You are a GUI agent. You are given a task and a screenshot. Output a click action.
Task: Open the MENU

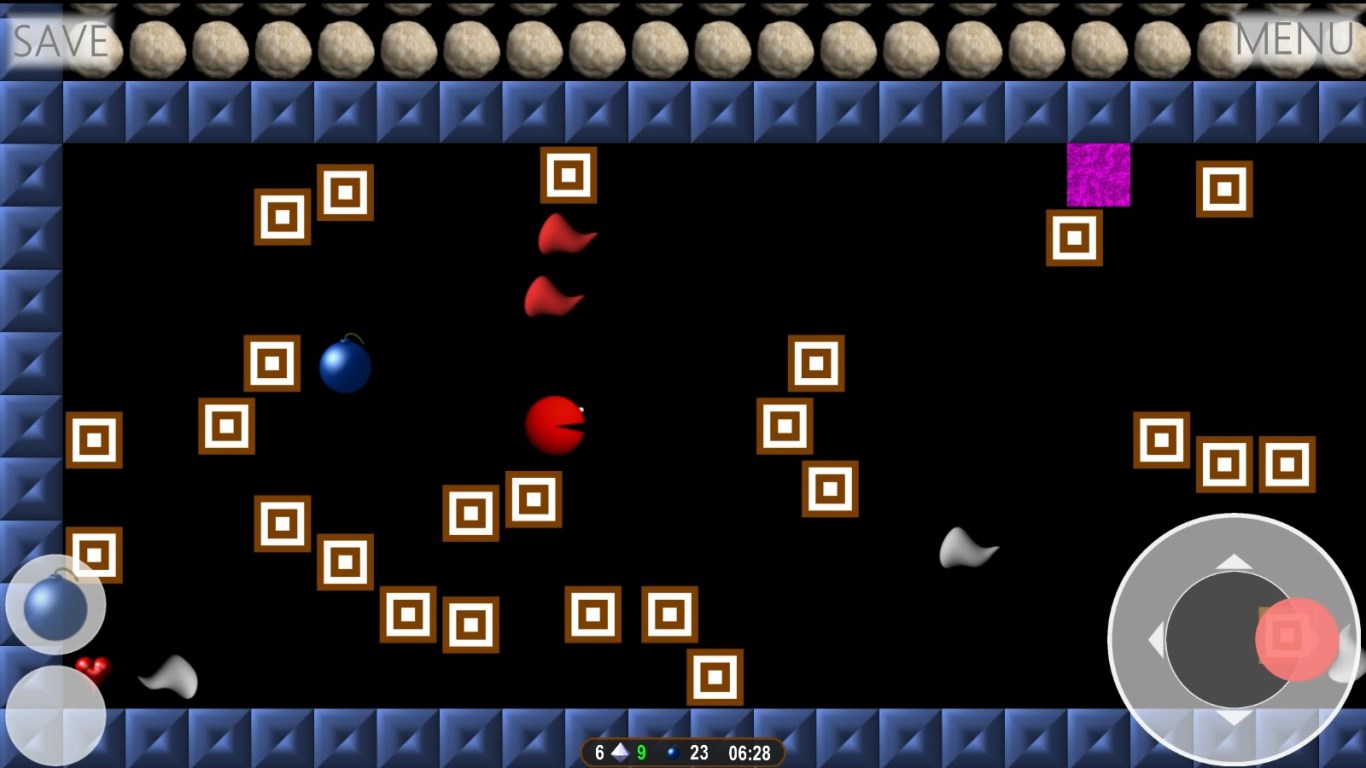(1294, 40)
